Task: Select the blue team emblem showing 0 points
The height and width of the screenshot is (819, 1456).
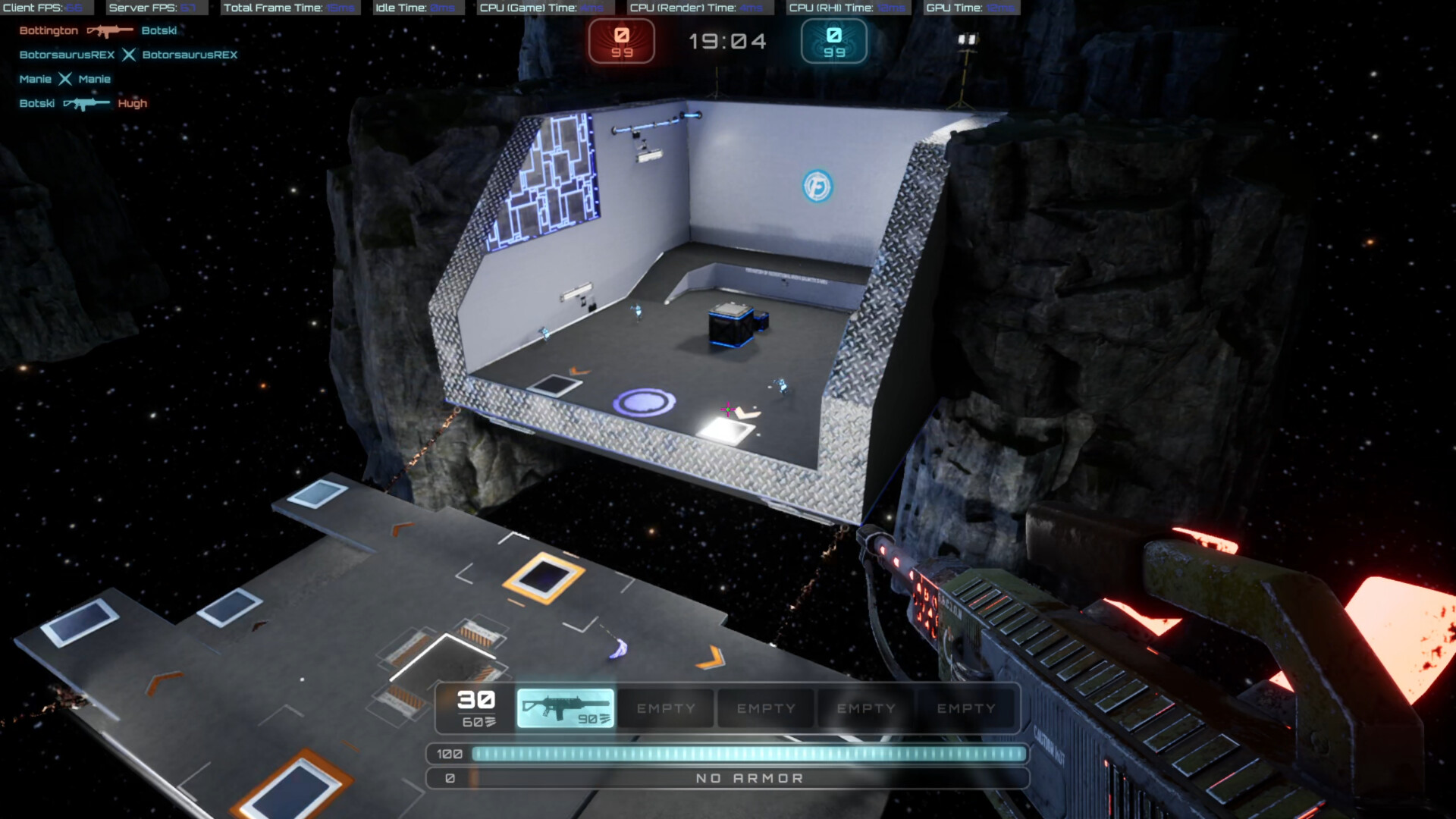Action: coord(833,42)
